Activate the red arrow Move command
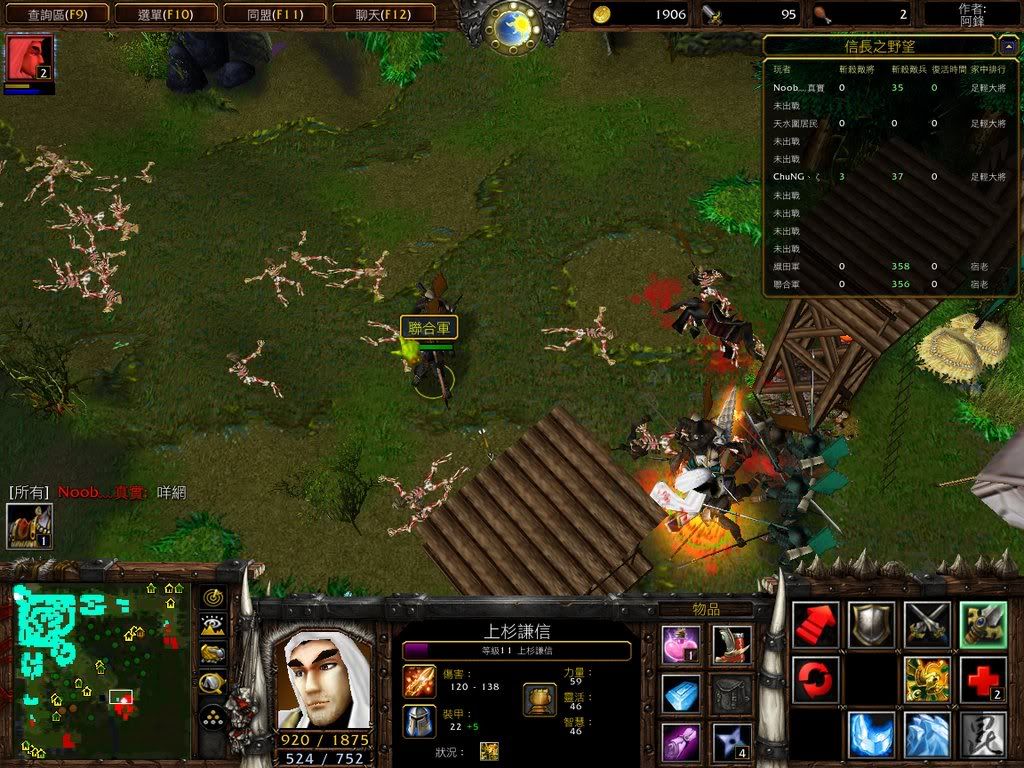This screenshot has height=768, width=1024. point(815,625)
